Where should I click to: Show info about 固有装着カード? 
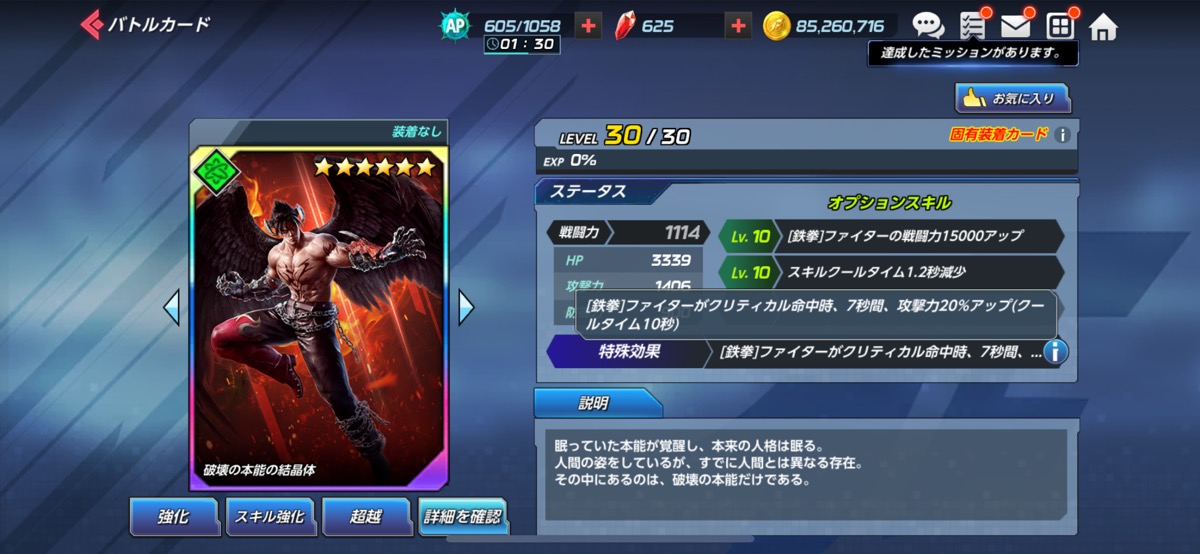pyautogui.click(x=1063, y=135)
